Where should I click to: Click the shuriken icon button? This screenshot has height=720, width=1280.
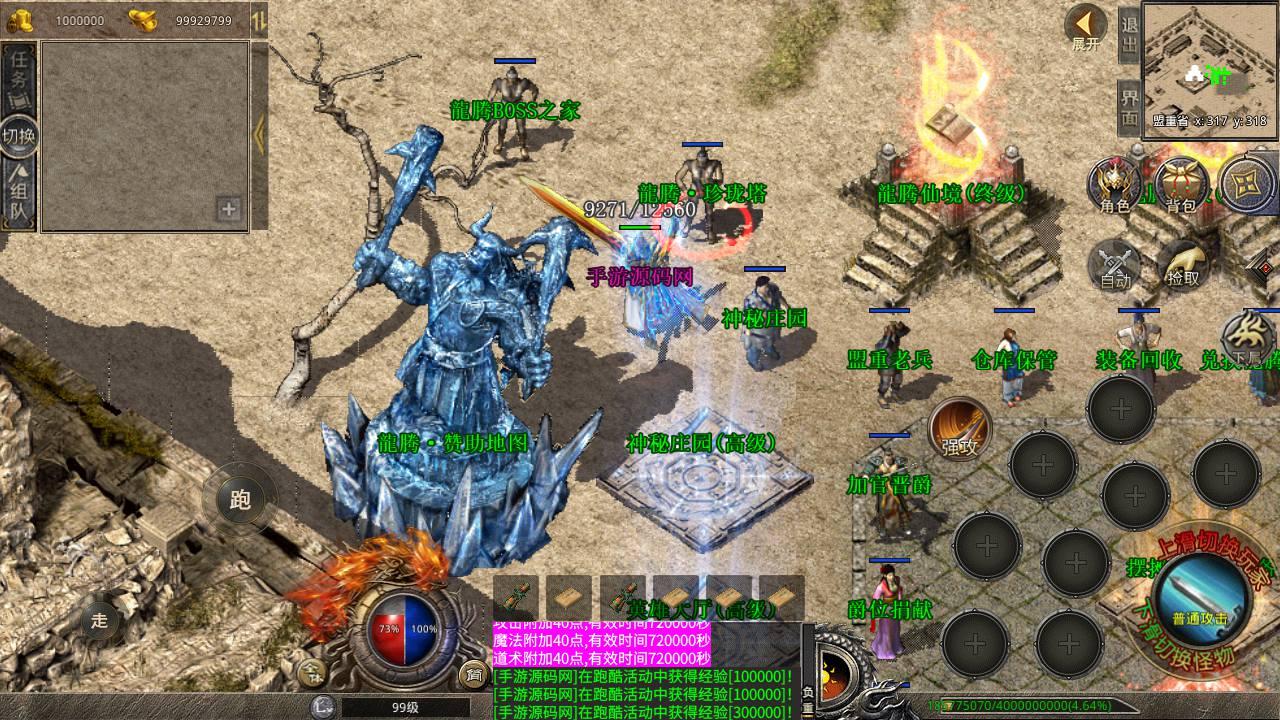pos(1247,186)
